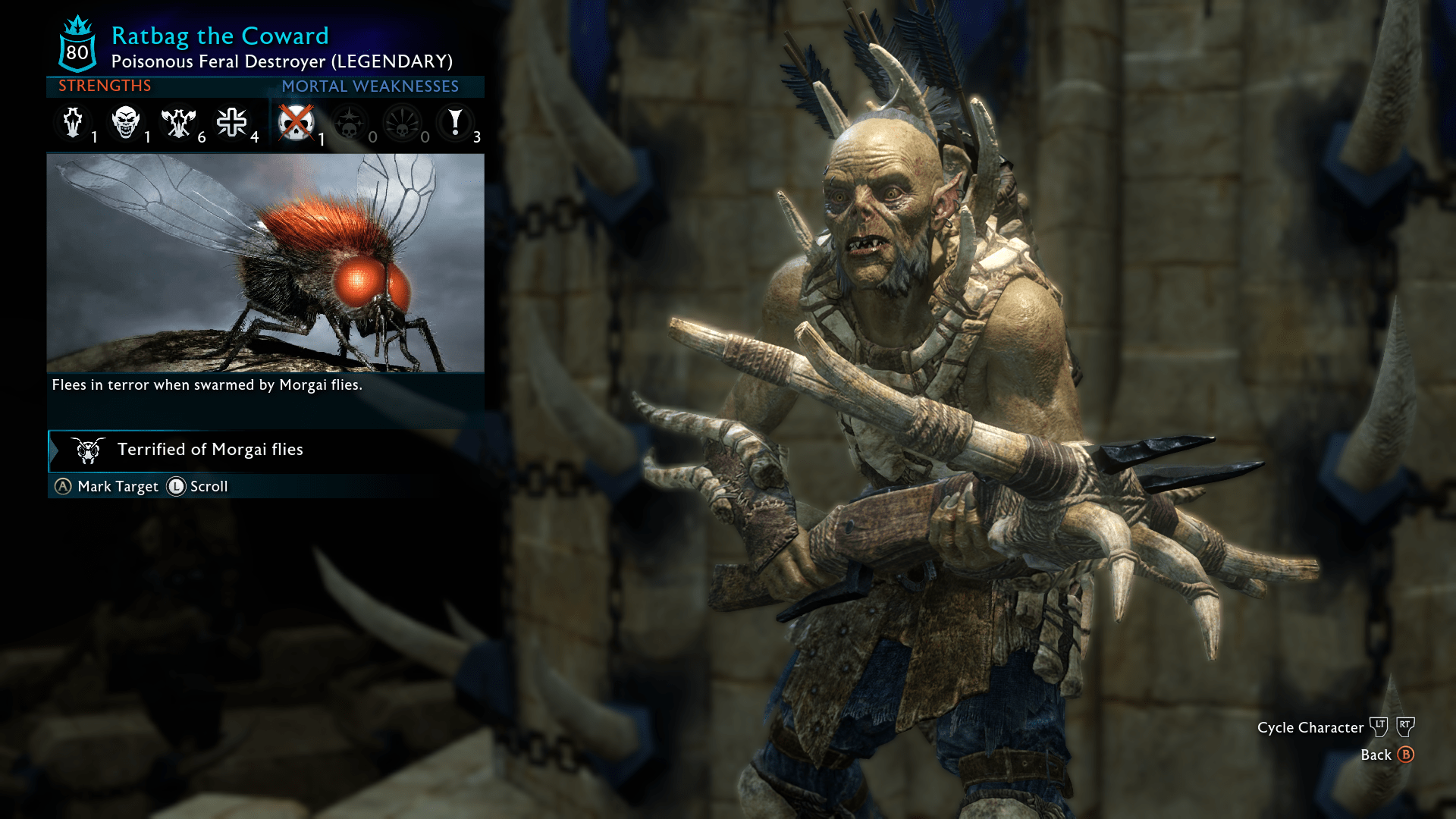Toggle the Mark Target option
Image resolution: width=1456 pixels, height=819 pixels.
click(x=106, y=487)
